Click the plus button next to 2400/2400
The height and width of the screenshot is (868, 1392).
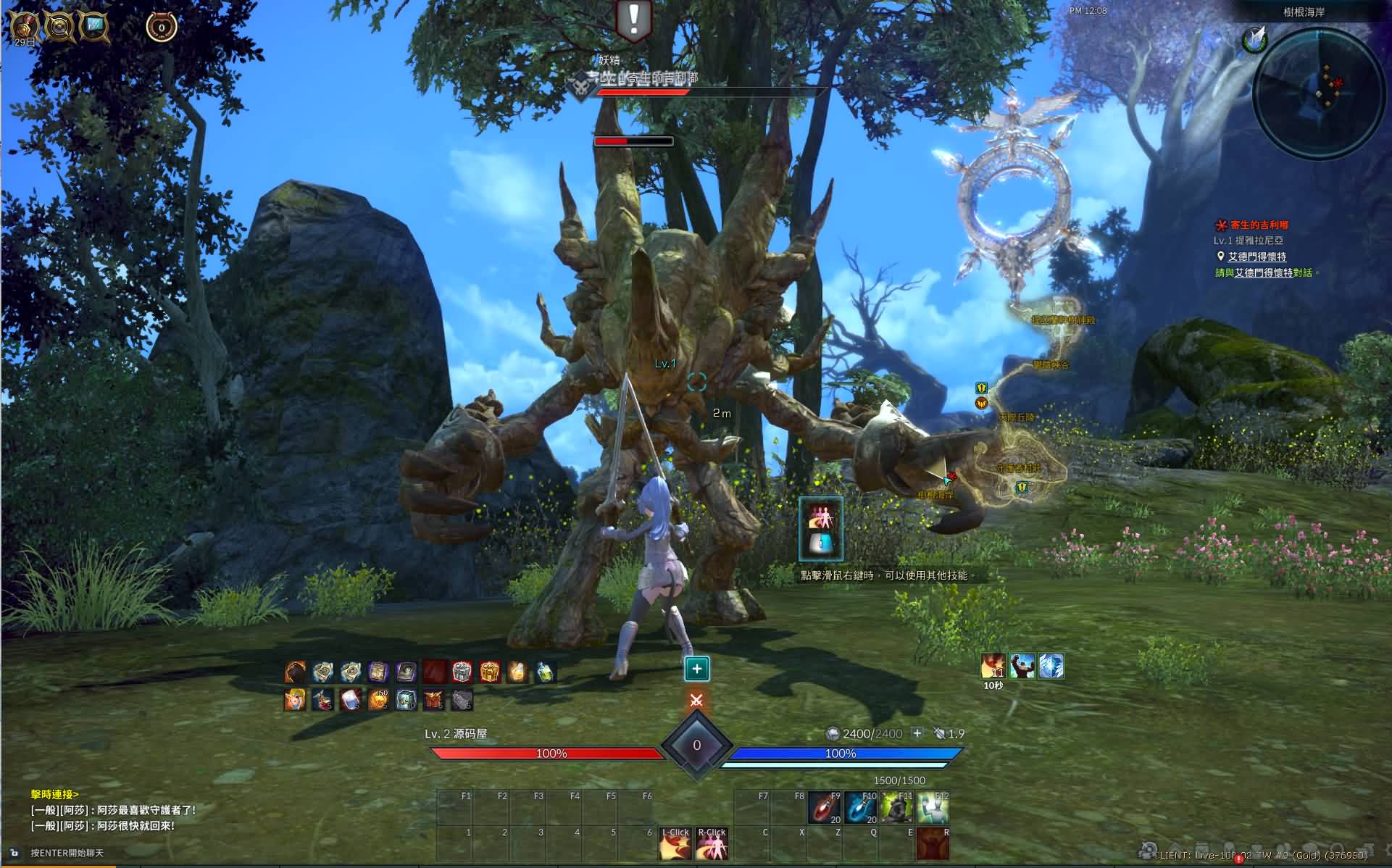(917, 733)
